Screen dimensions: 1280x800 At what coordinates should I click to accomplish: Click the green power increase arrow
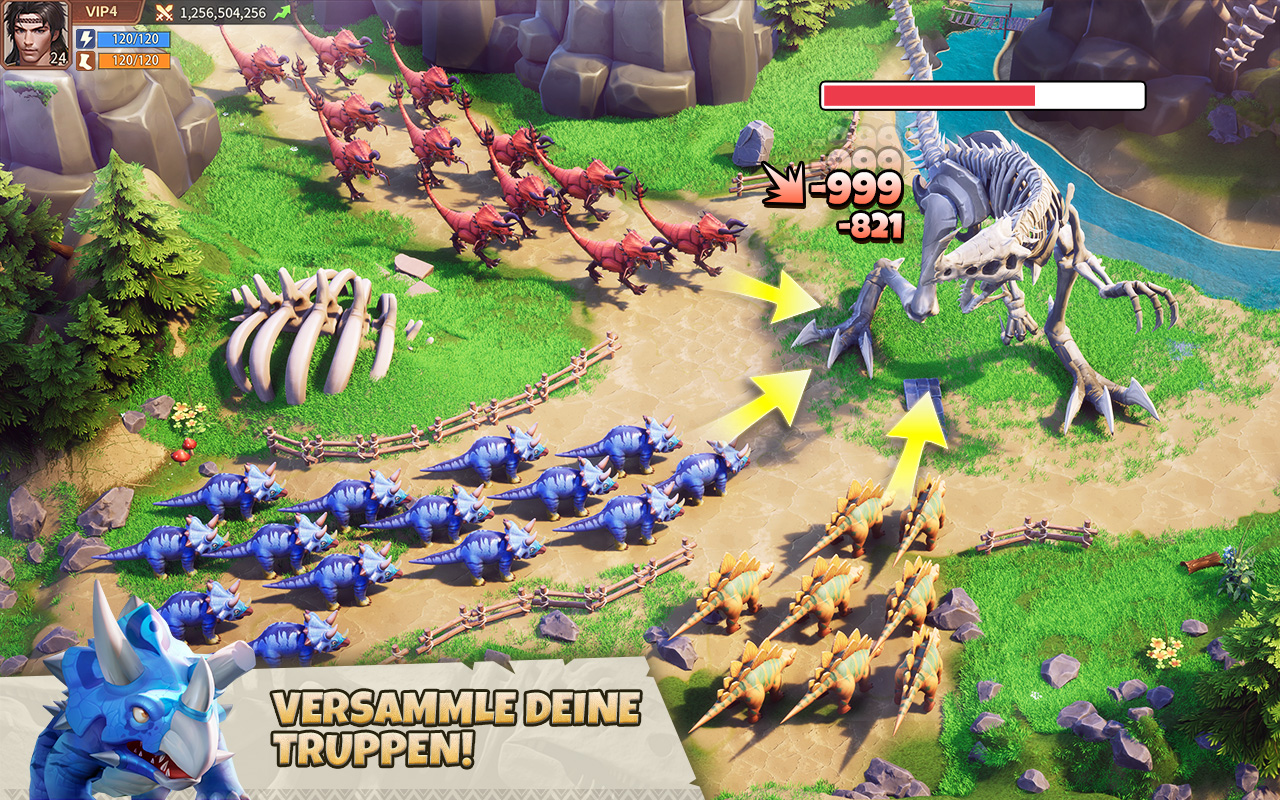[282, 11]
